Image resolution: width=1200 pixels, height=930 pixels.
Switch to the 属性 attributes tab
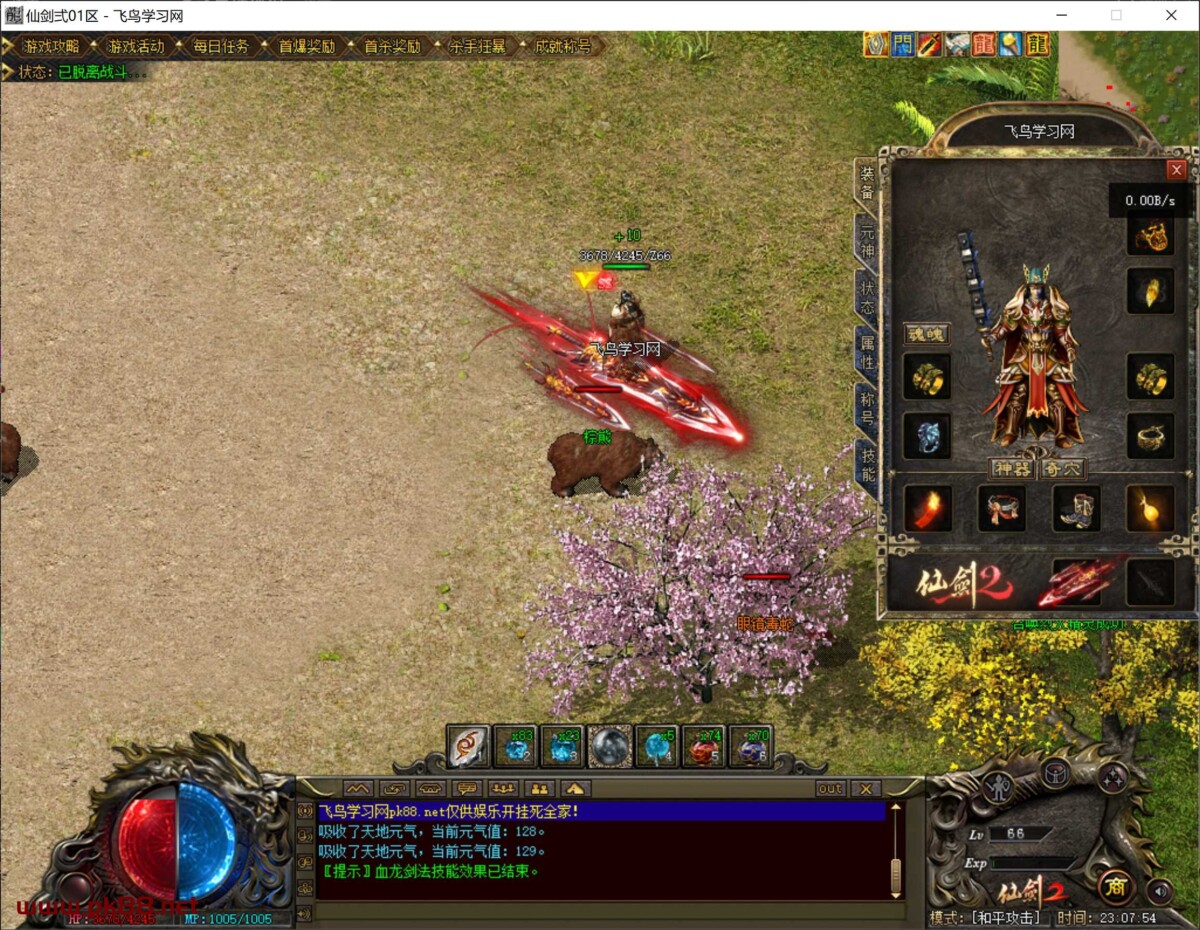[866, 354]
